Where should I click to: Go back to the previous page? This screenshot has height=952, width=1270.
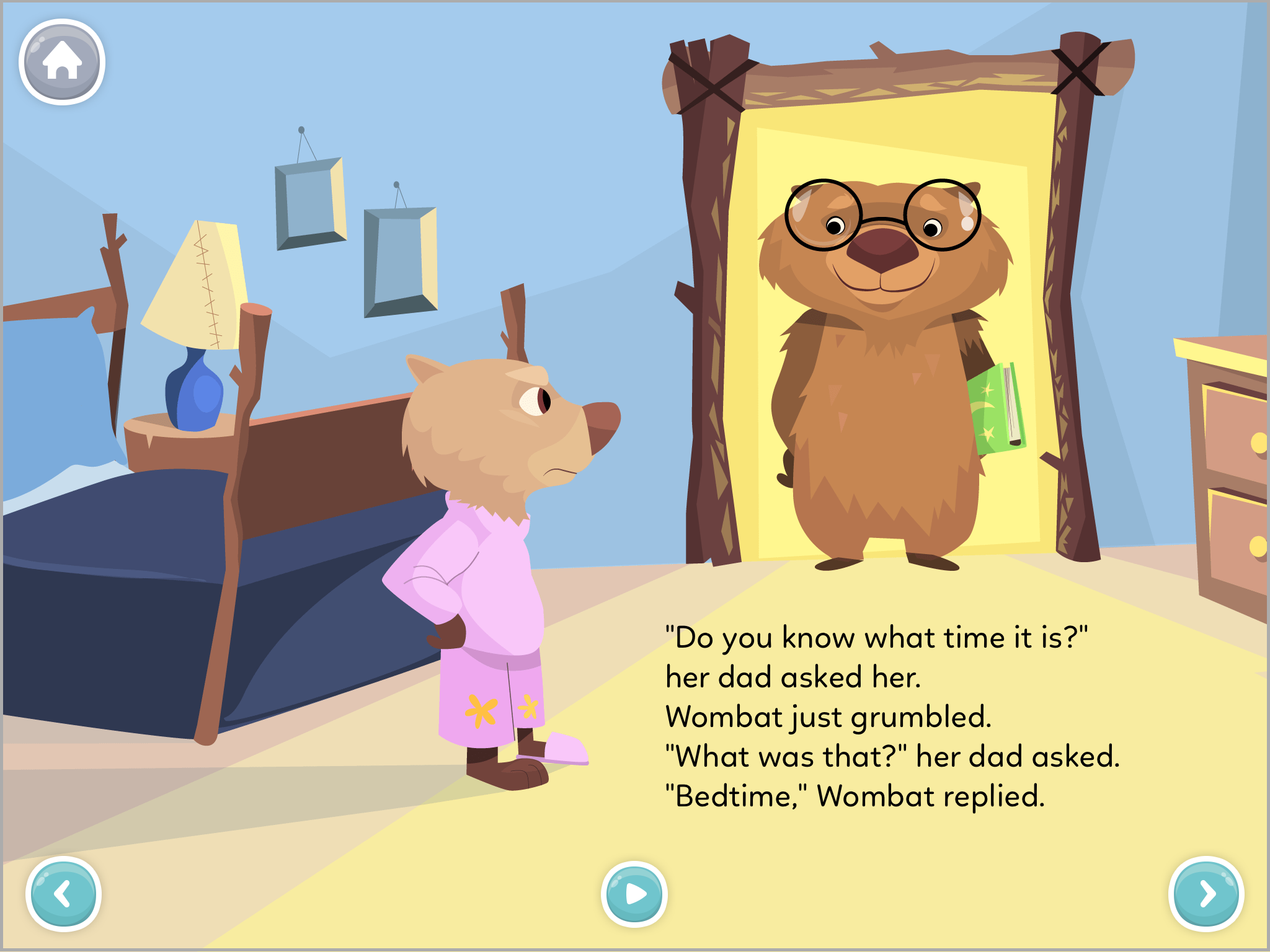click(x=63, y=894)
